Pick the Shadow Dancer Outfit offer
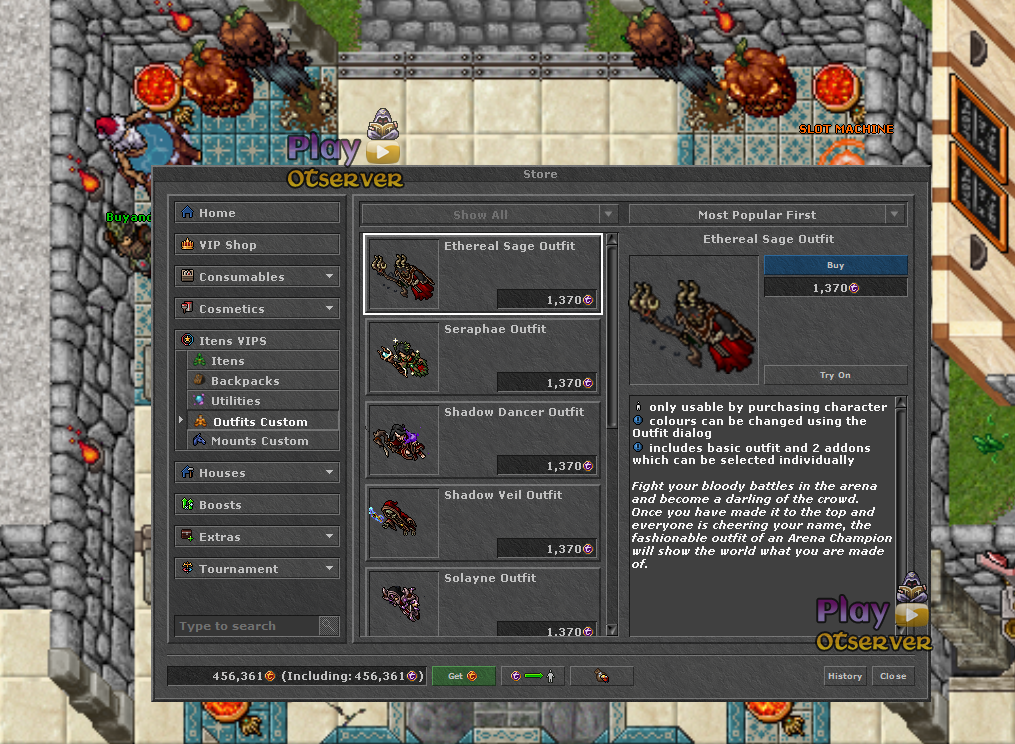The image size is (1015, 744). (x=484, y=440)
